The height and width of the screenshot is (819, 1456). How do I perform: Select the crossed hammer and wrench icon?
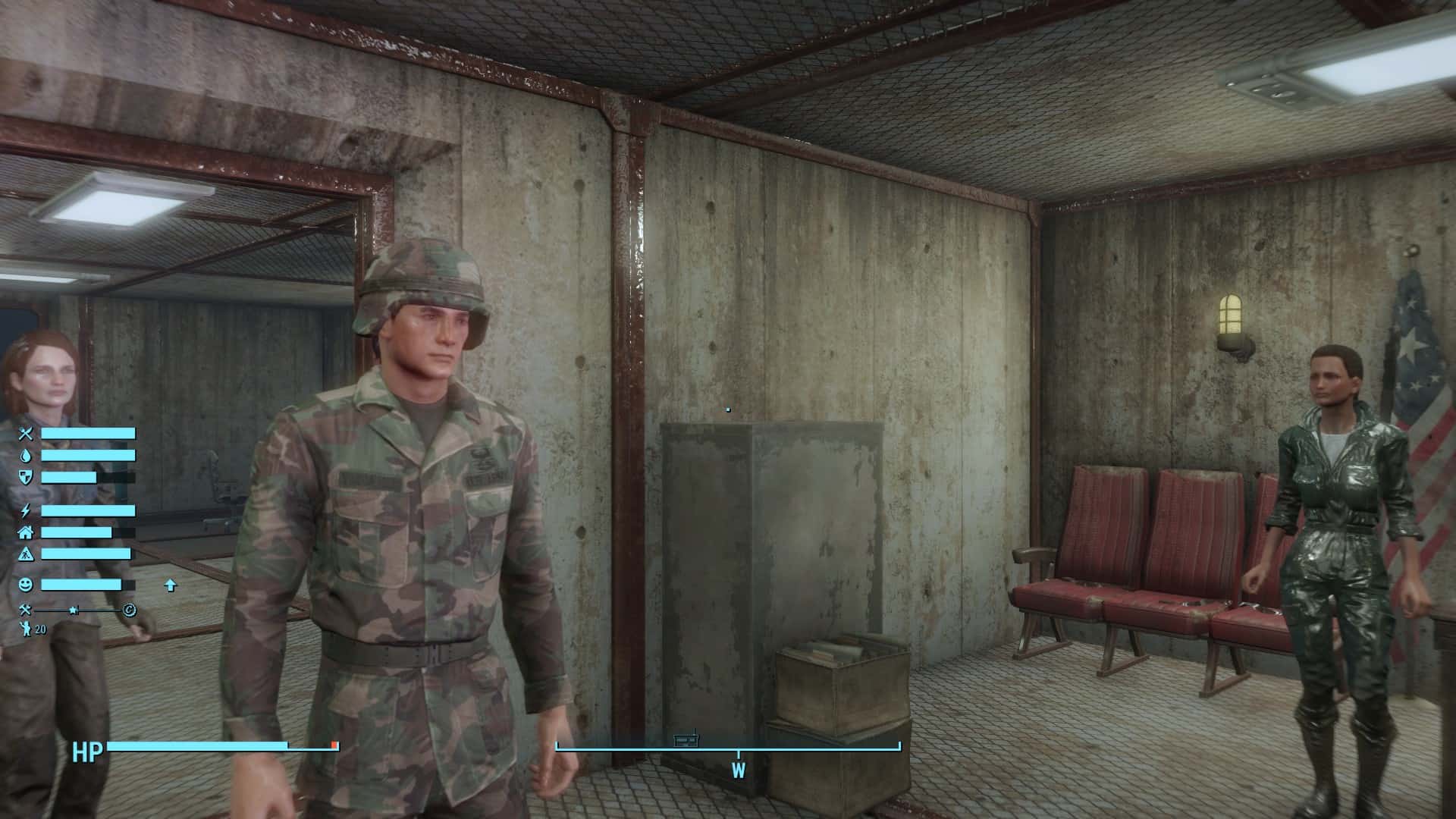coord(25,610)
